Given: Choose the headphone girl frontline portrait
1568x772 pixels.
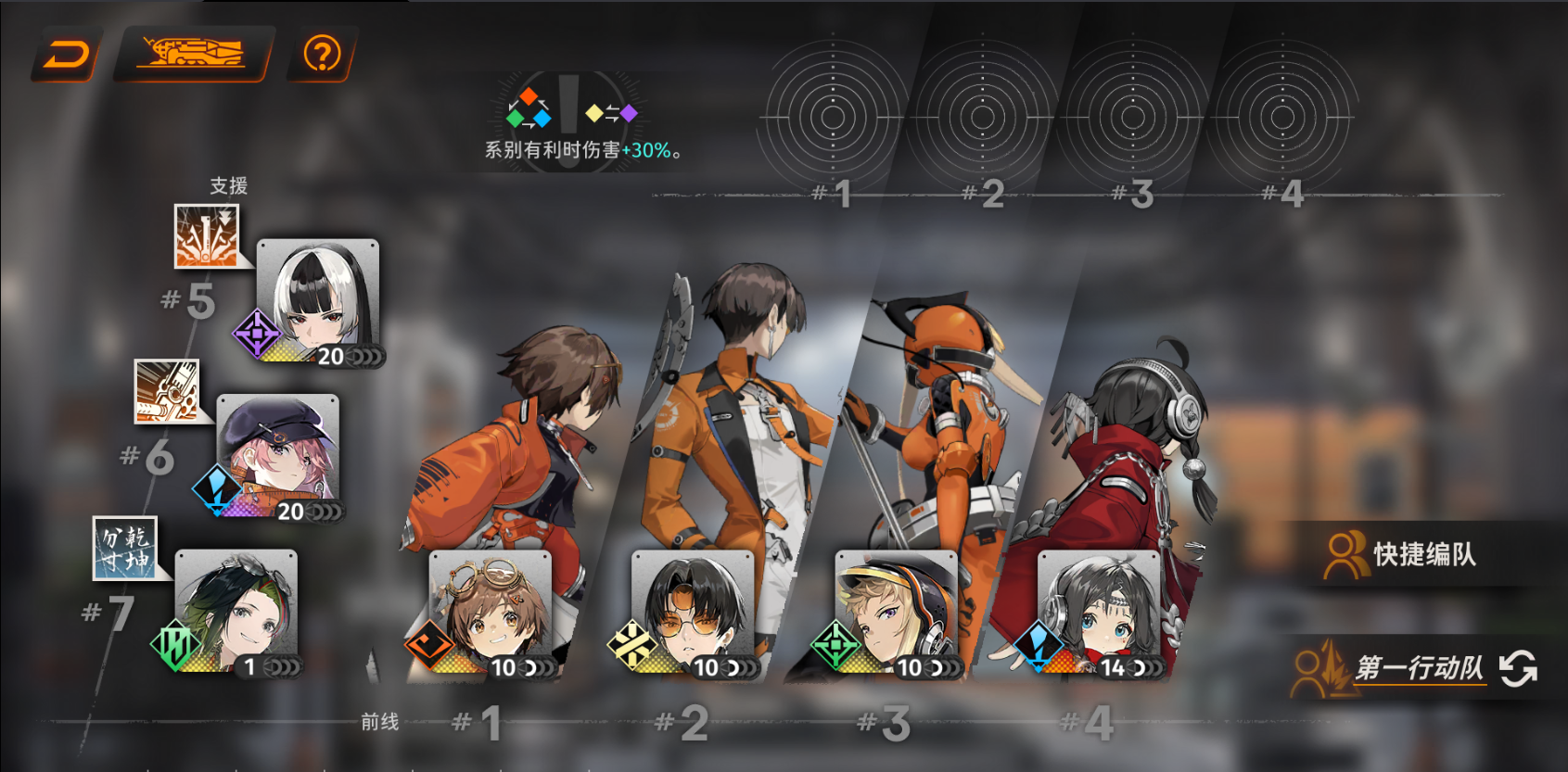Looking at the screenshot, I should click(1099, 612).
